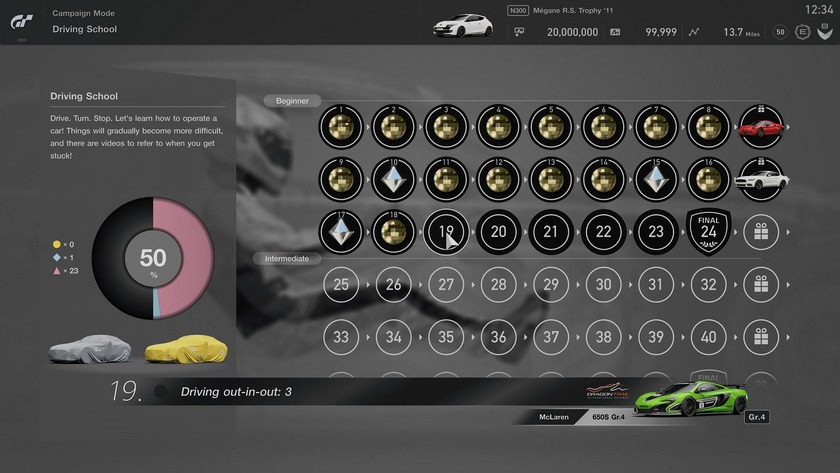Click the gift box after lesson 32
Screen dimensions: 840x473
pyautogui.click(x=761, y=285)
